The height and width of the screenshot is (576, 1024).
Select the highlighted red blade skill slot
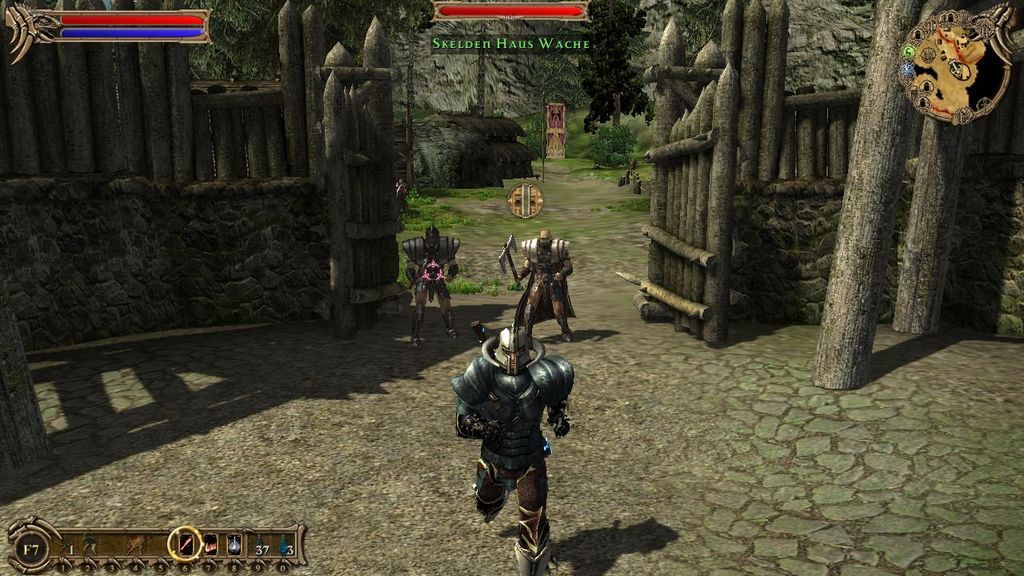[x=185, y=543]
